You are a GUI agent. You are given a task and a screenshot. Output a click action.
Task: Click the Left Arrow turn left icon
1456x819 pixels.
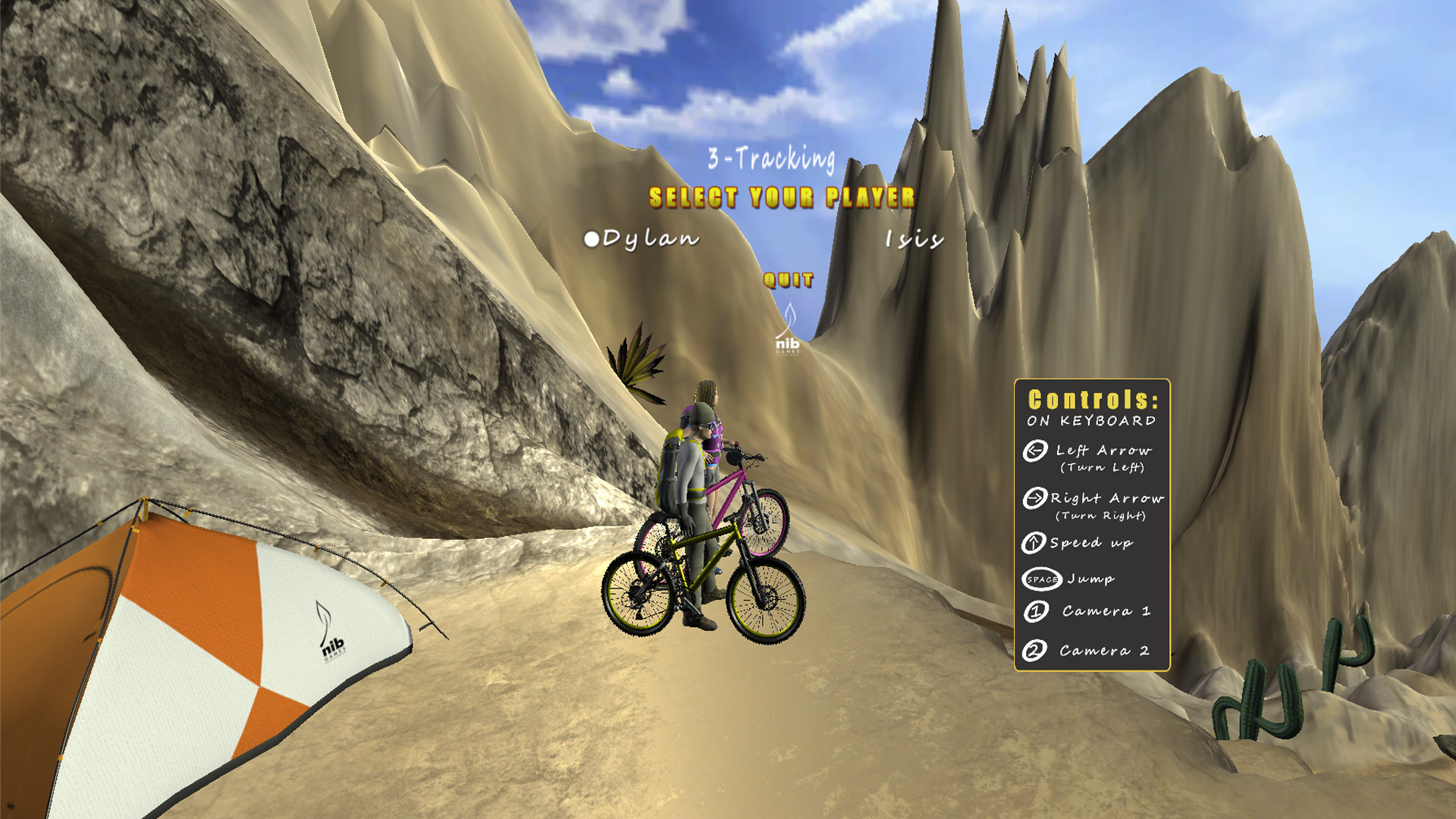tap(1034, 450)
